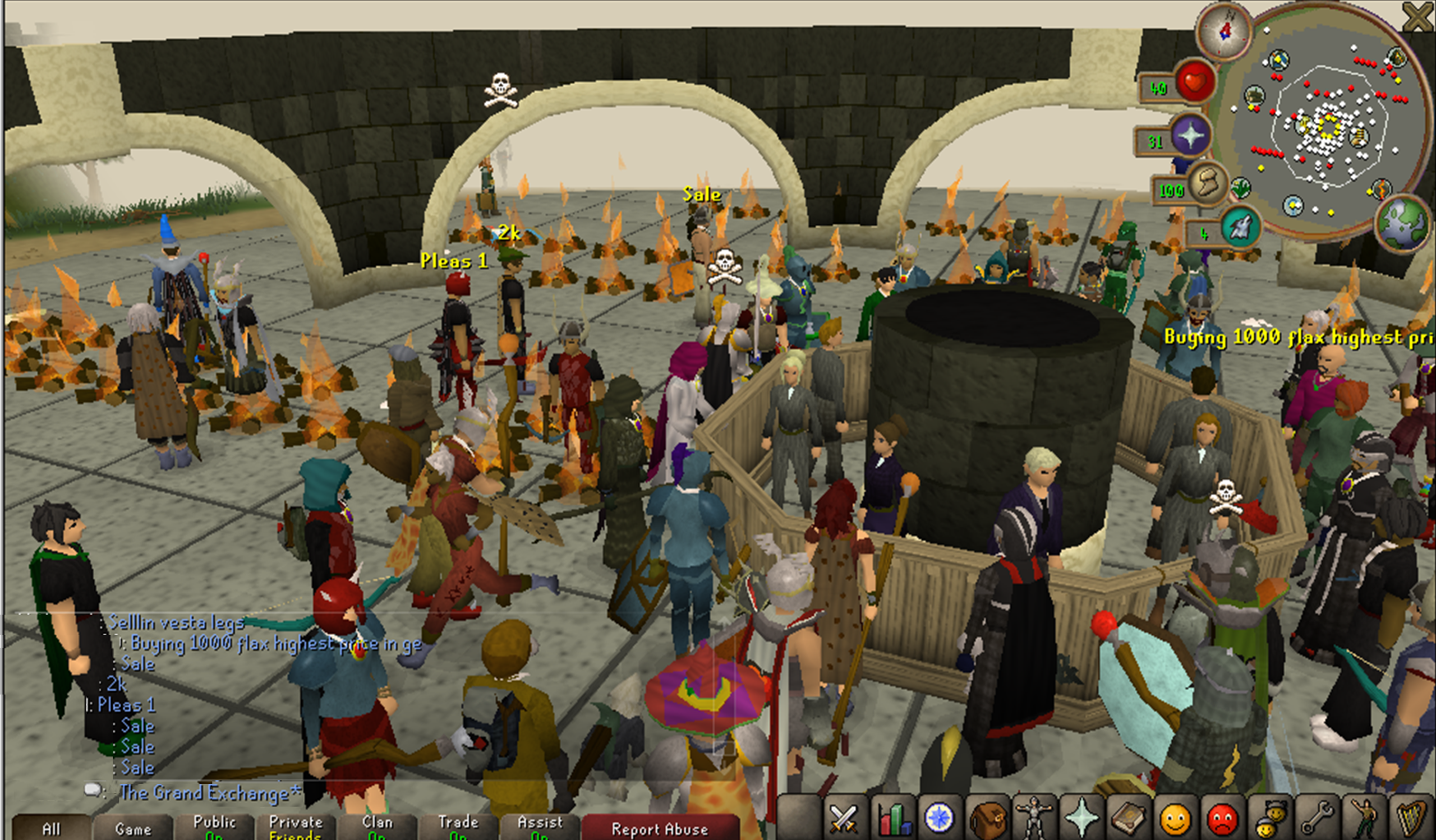Check hitpoints via the health orb
Viewport: 1436px width, 840px height.
pyautogui.click(x=1196, y=82)
